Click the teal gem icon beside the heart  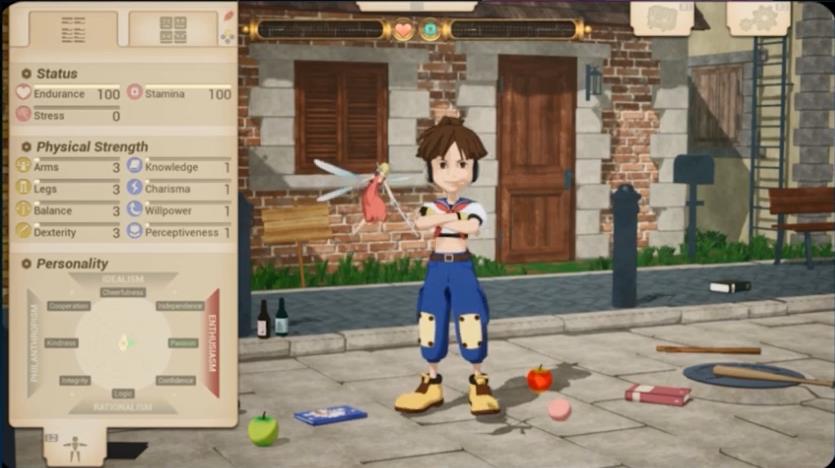(x=430, y=30)
